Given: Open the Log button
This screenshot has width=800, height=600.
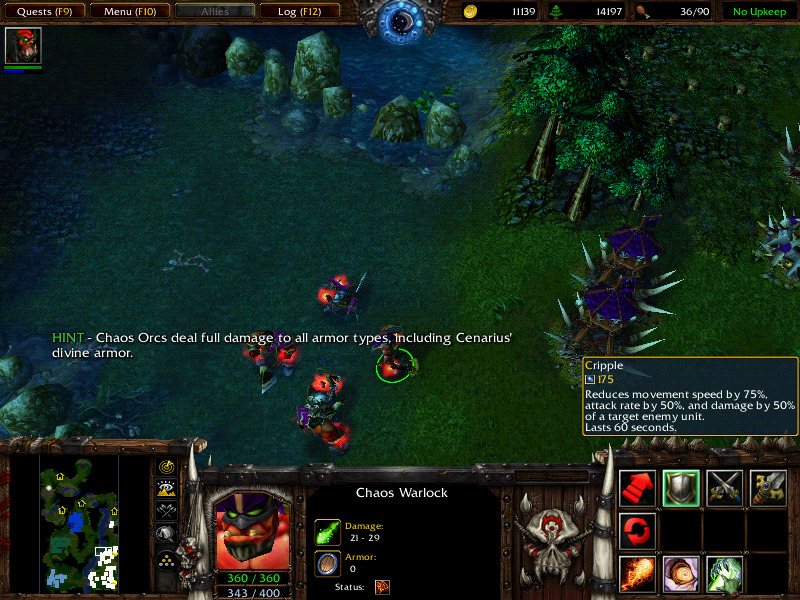Looking at the screenshot, I should [x=298, y=12].
